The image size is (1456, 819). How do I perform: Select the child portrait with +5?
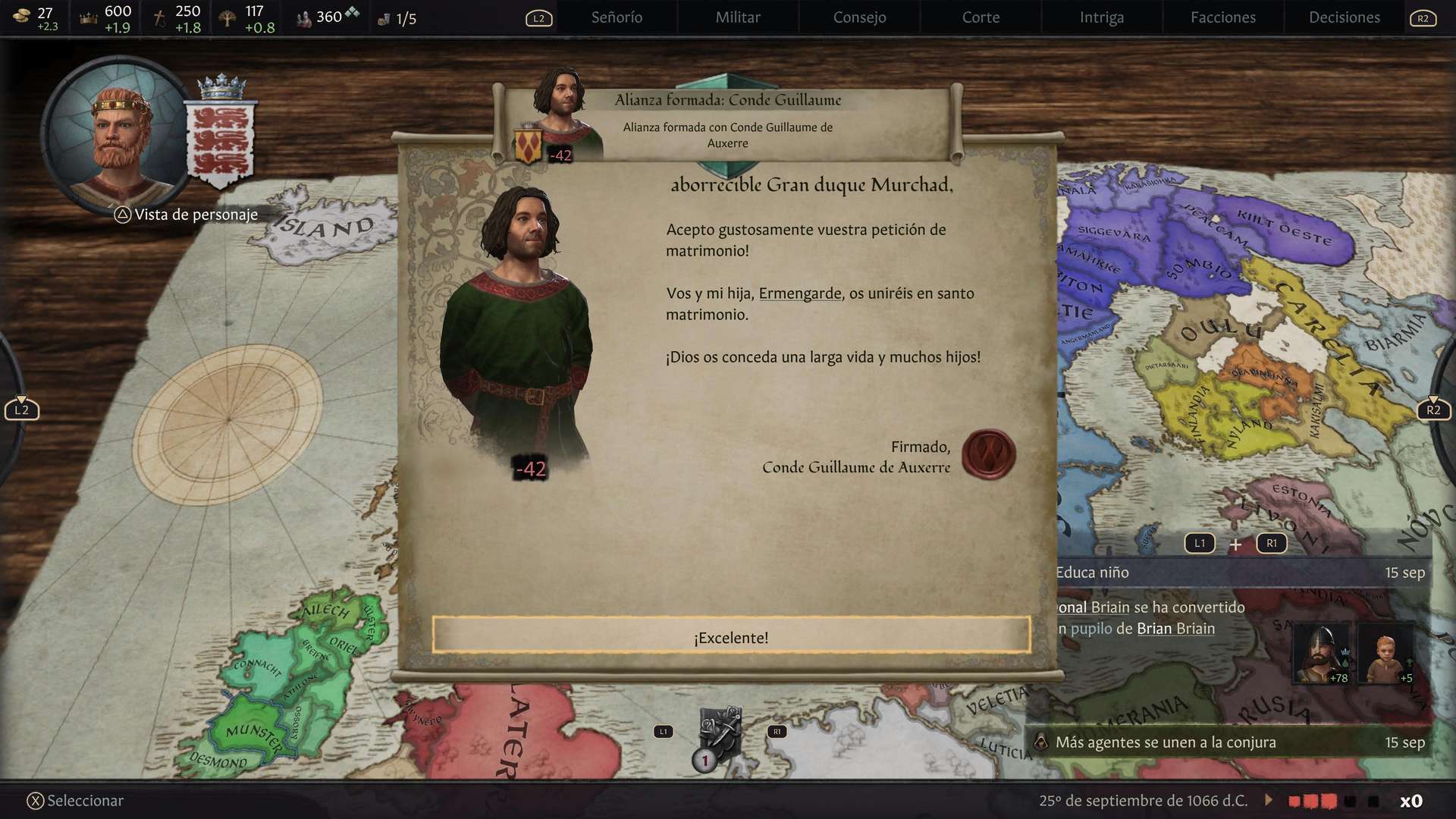[x=1385, y=653]
